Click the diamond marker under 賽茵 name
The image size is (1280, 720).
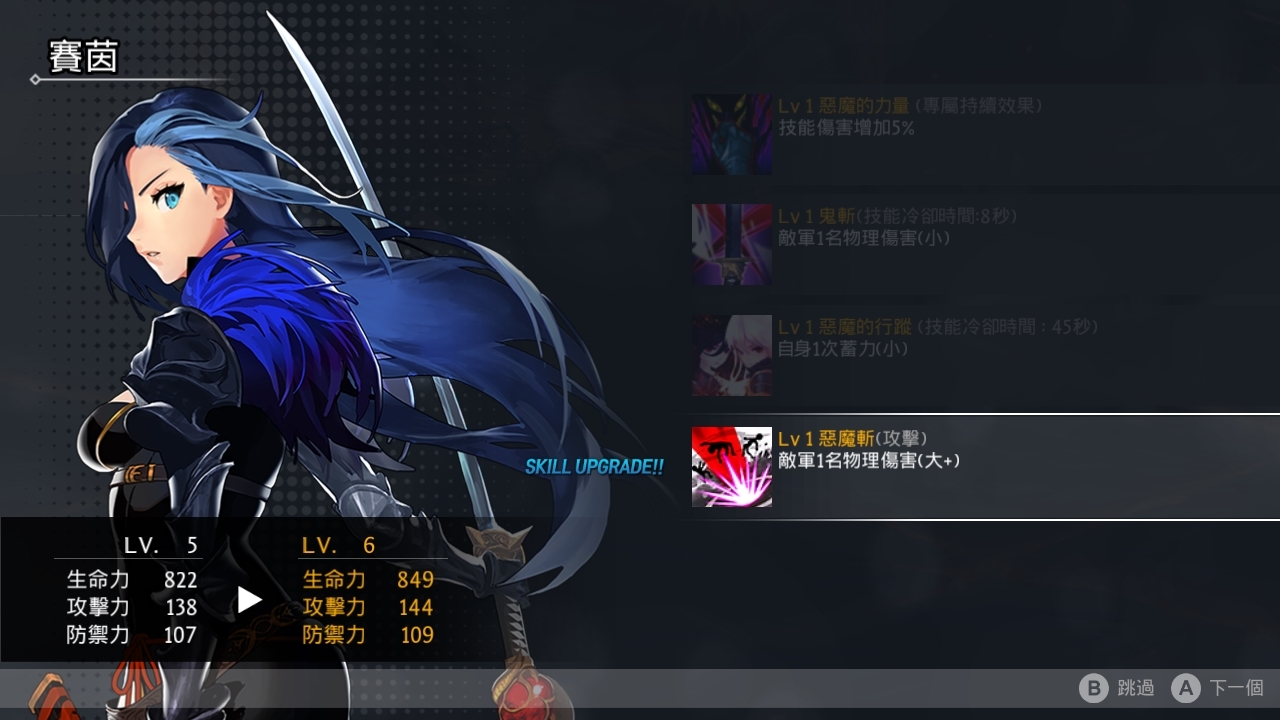tap(35, 80)
